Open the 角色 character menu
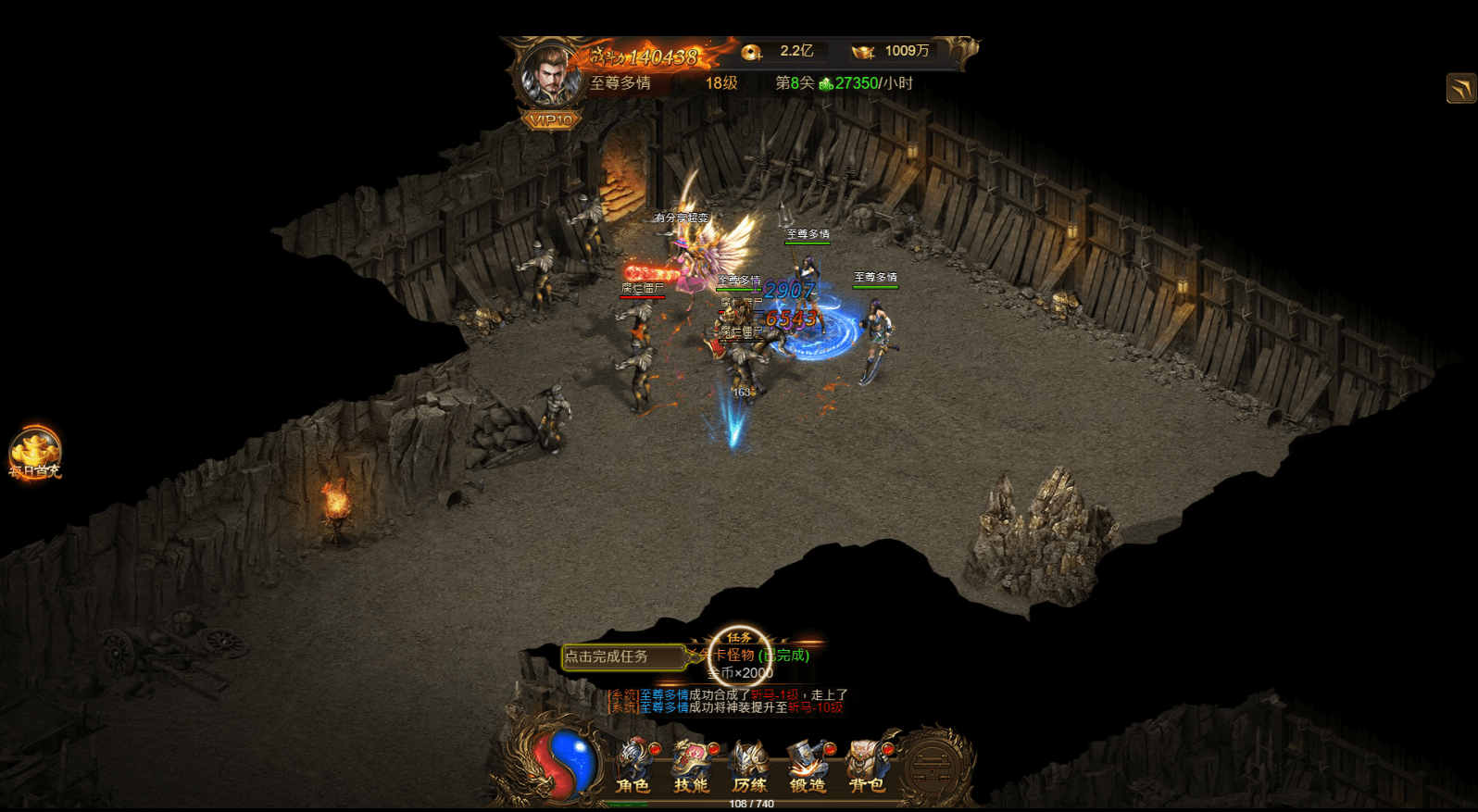The height and width of the screenshot is (812, 1478). (x=633, y=766)
